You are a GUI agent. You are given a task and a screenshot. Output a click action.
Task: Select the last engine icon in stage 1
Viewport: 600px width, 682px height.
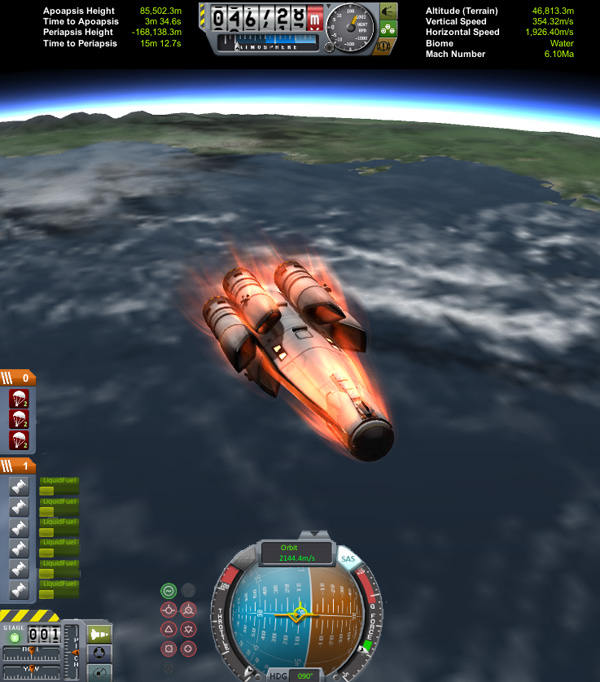click(18, 589)
